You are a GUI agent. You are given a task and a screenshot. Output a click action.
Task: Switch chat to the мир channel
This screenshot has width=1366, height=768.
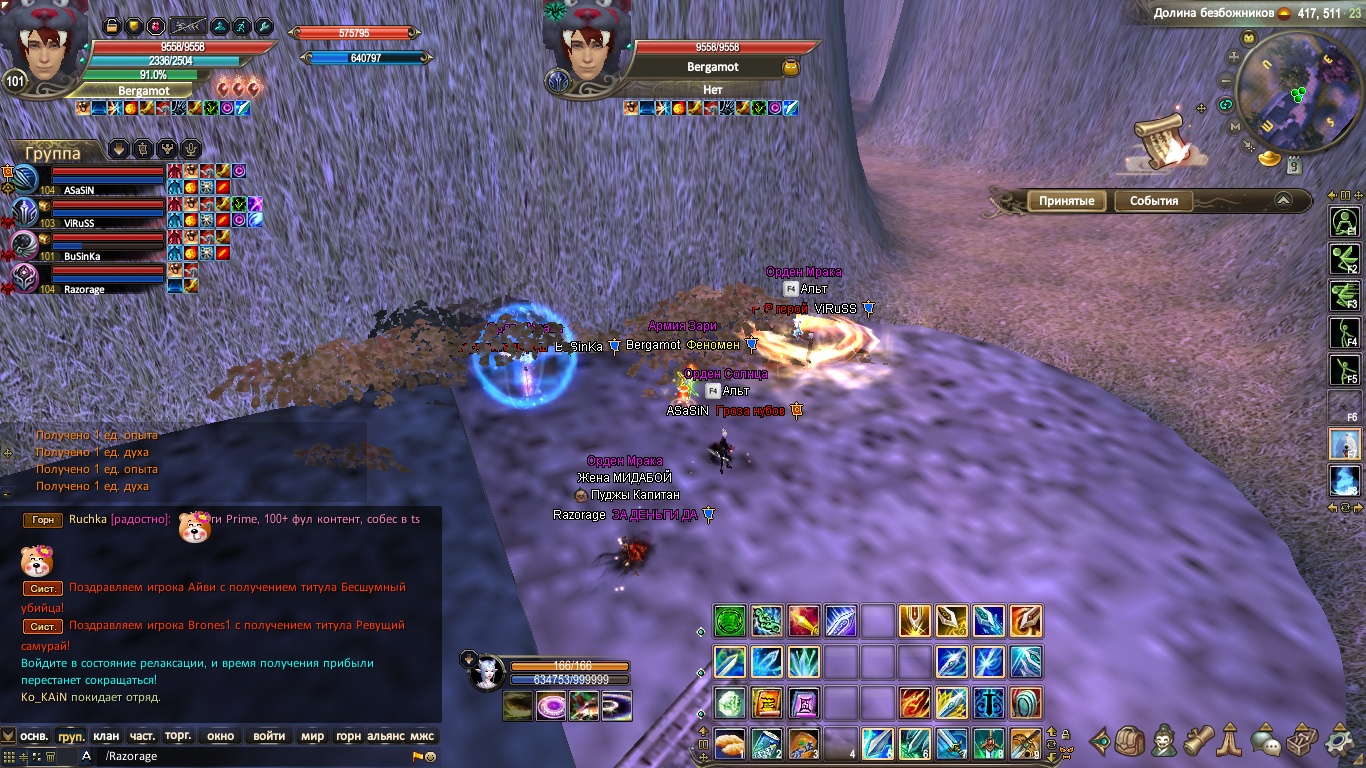(312, 736)
